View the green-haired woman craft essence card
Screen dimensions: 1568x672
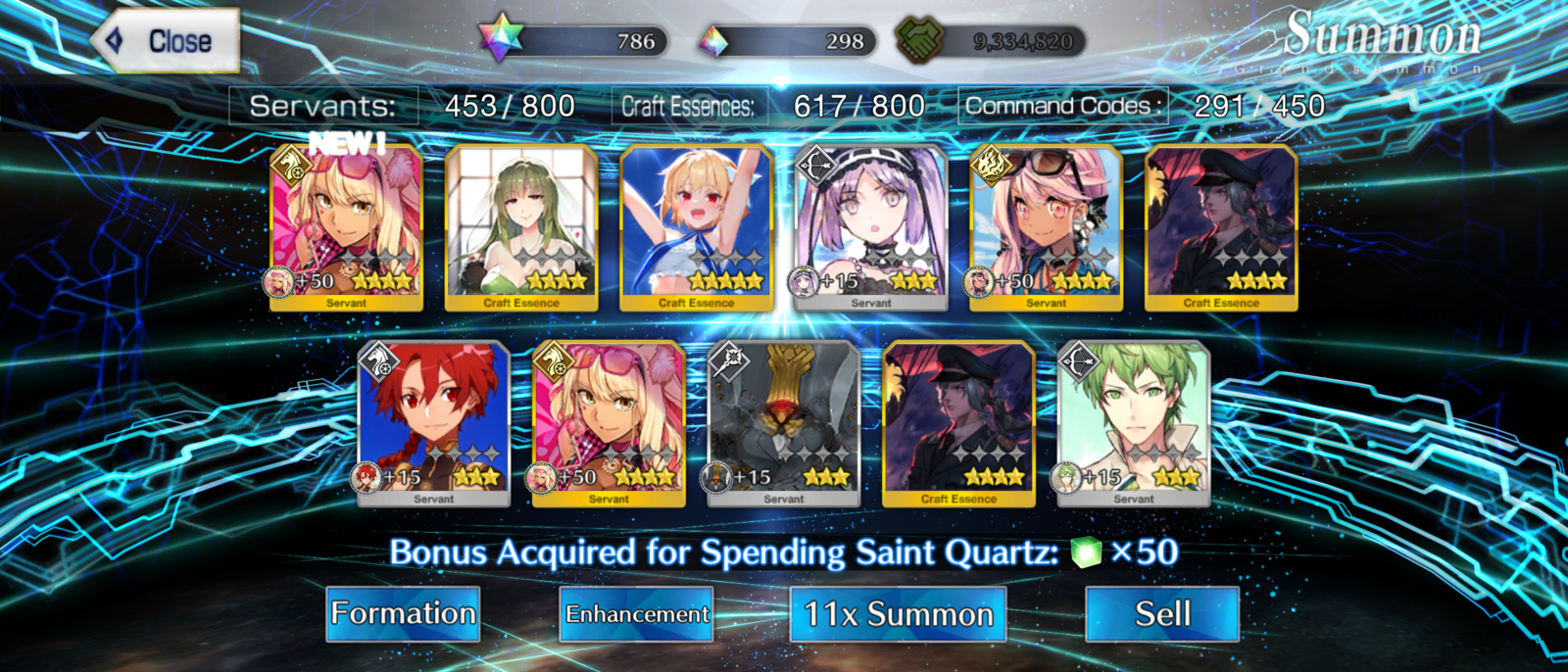(x=521, y=228)
